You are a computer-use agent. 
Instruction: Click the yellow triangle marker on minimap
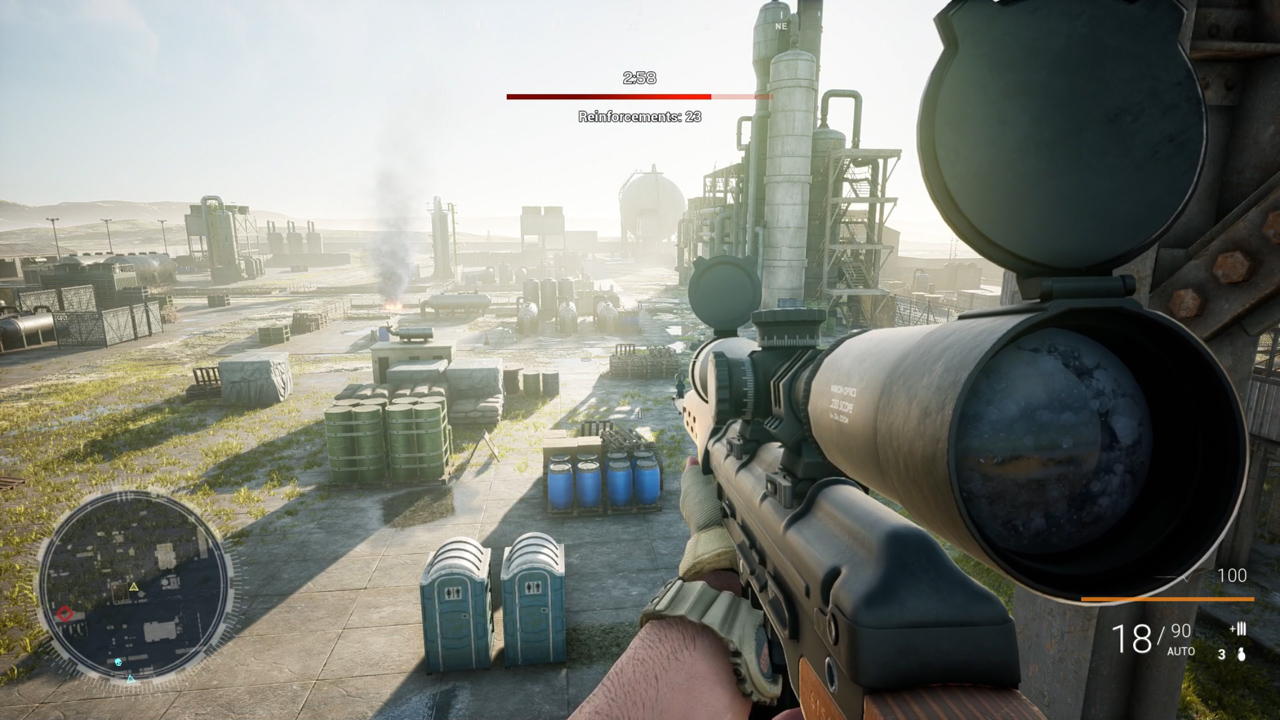coord(133,587)
